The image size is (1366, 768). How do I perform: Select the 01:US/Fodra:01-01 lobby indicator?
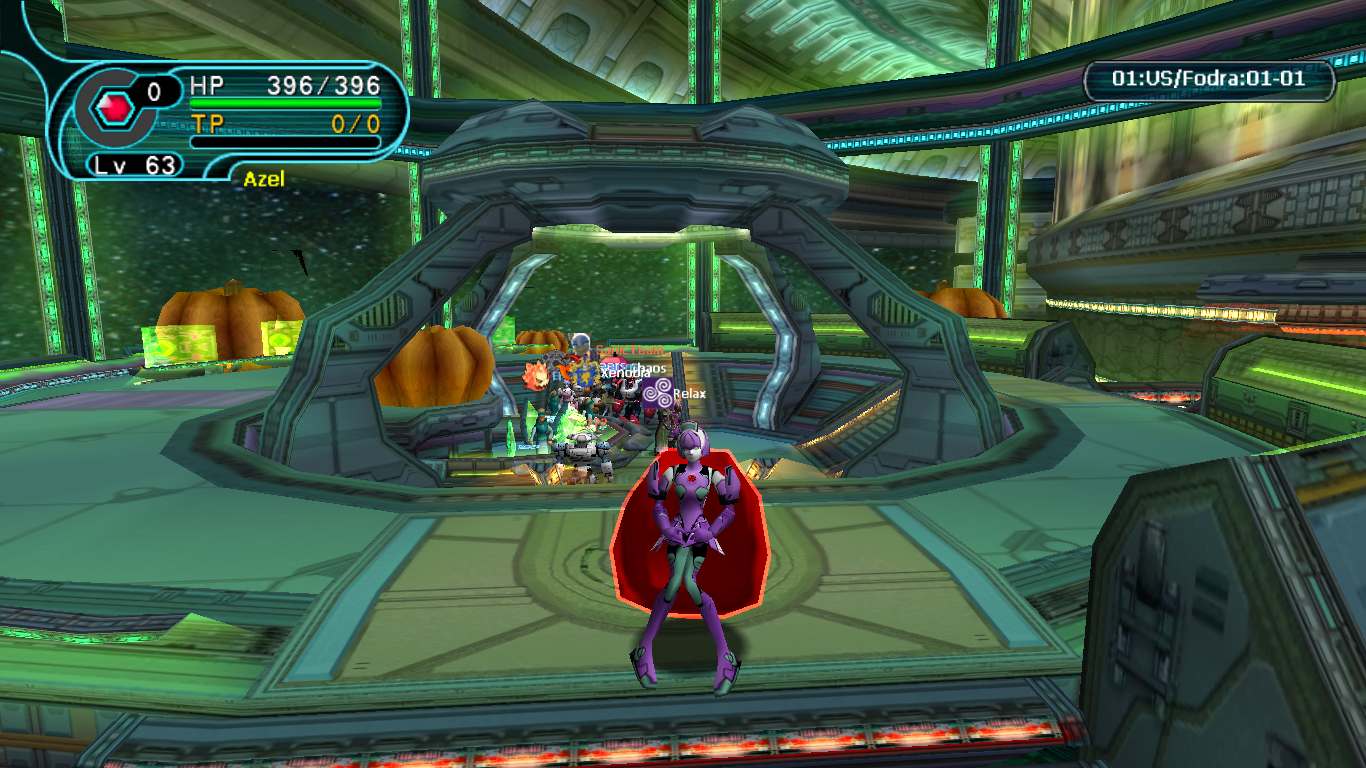point(1209,79)
